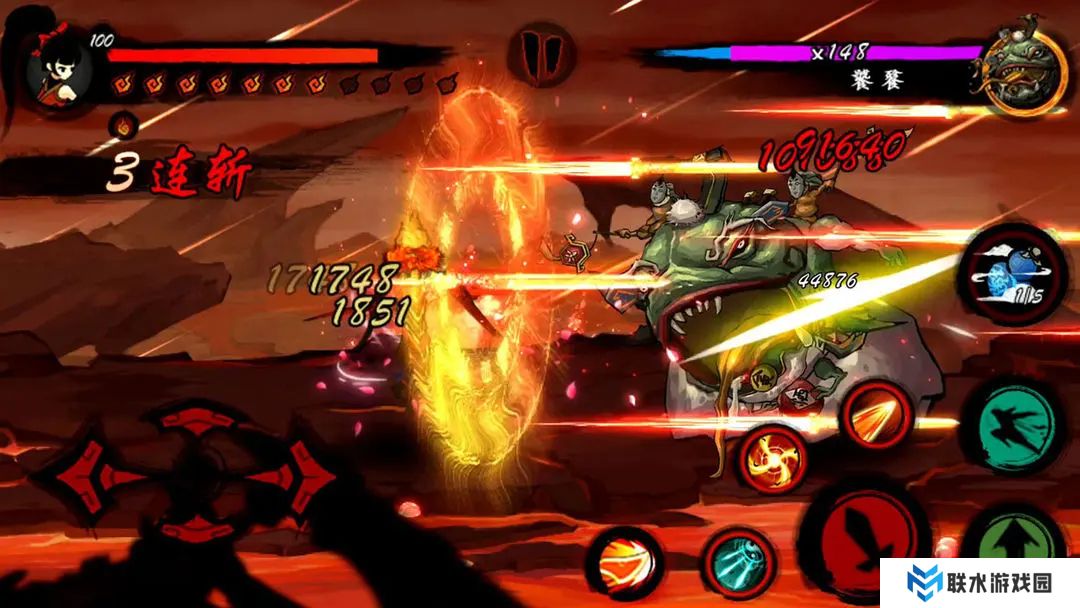The width and height of the screenshot is (1080, 608).
Task: Cast the fire whirl spiral skill
Action: pos(772,459)
